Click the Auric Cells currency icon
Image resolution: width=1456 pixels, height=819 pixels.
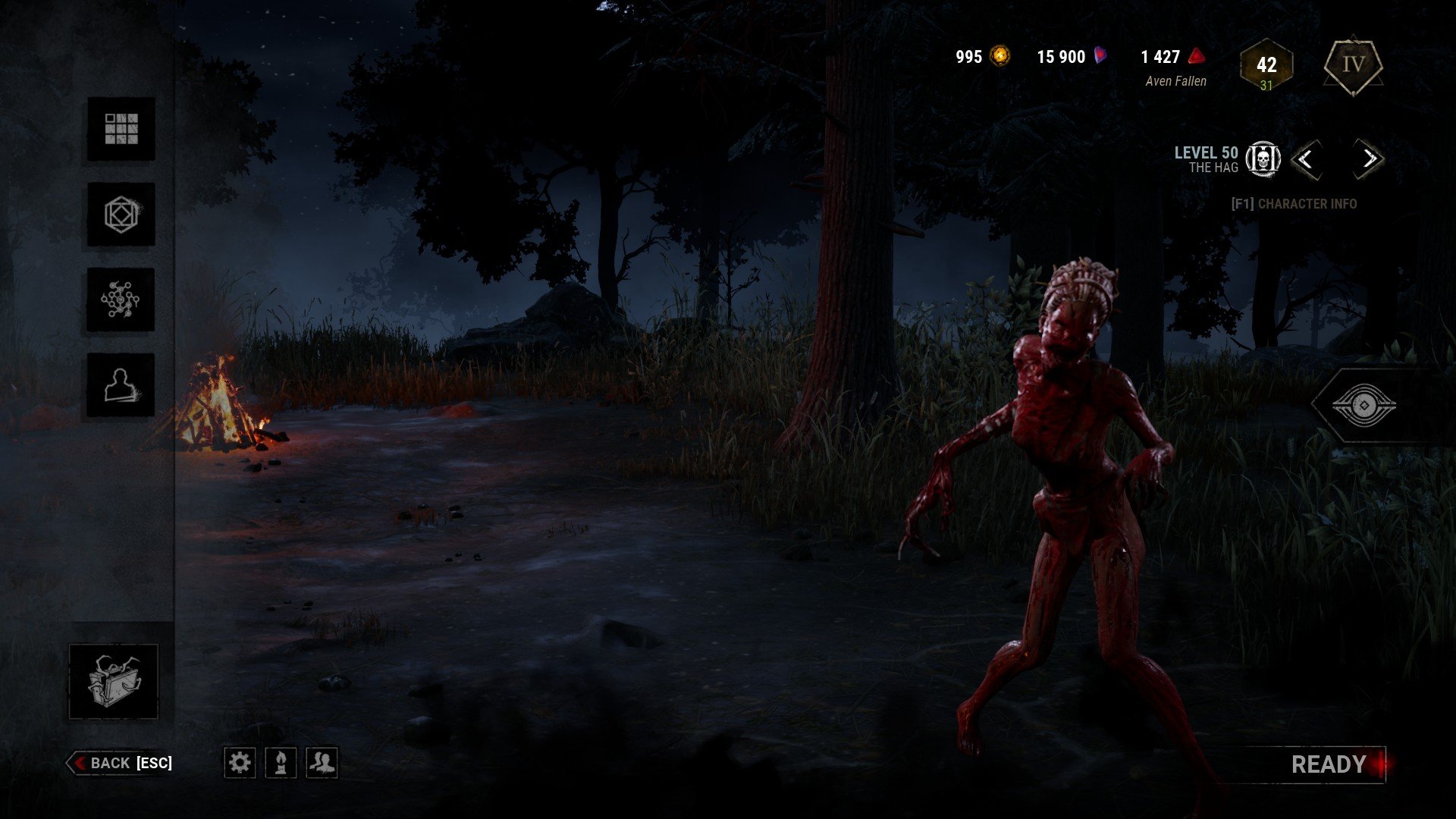pyautogui.click(x=1001, y=56)
